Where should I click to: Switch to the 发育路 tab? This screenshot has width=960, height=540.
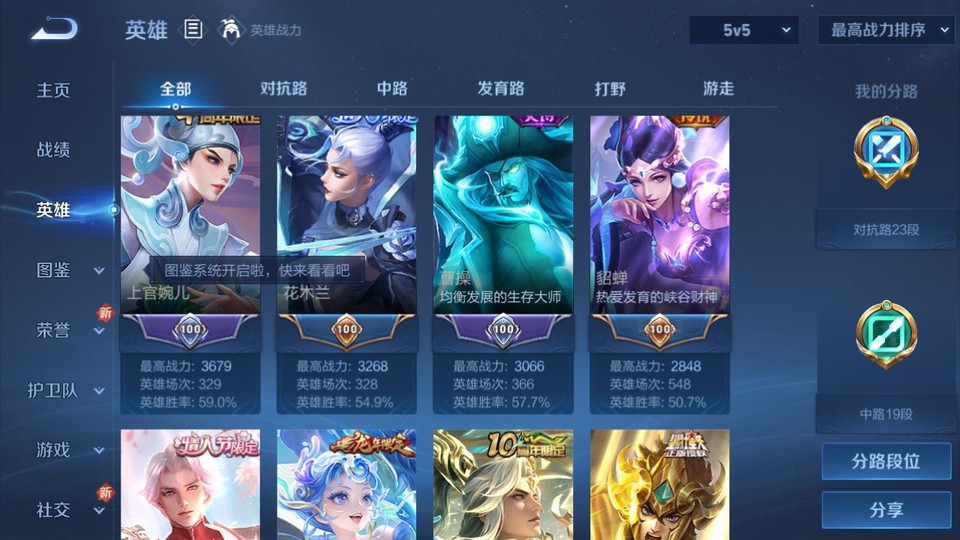(x=501, y=88)
